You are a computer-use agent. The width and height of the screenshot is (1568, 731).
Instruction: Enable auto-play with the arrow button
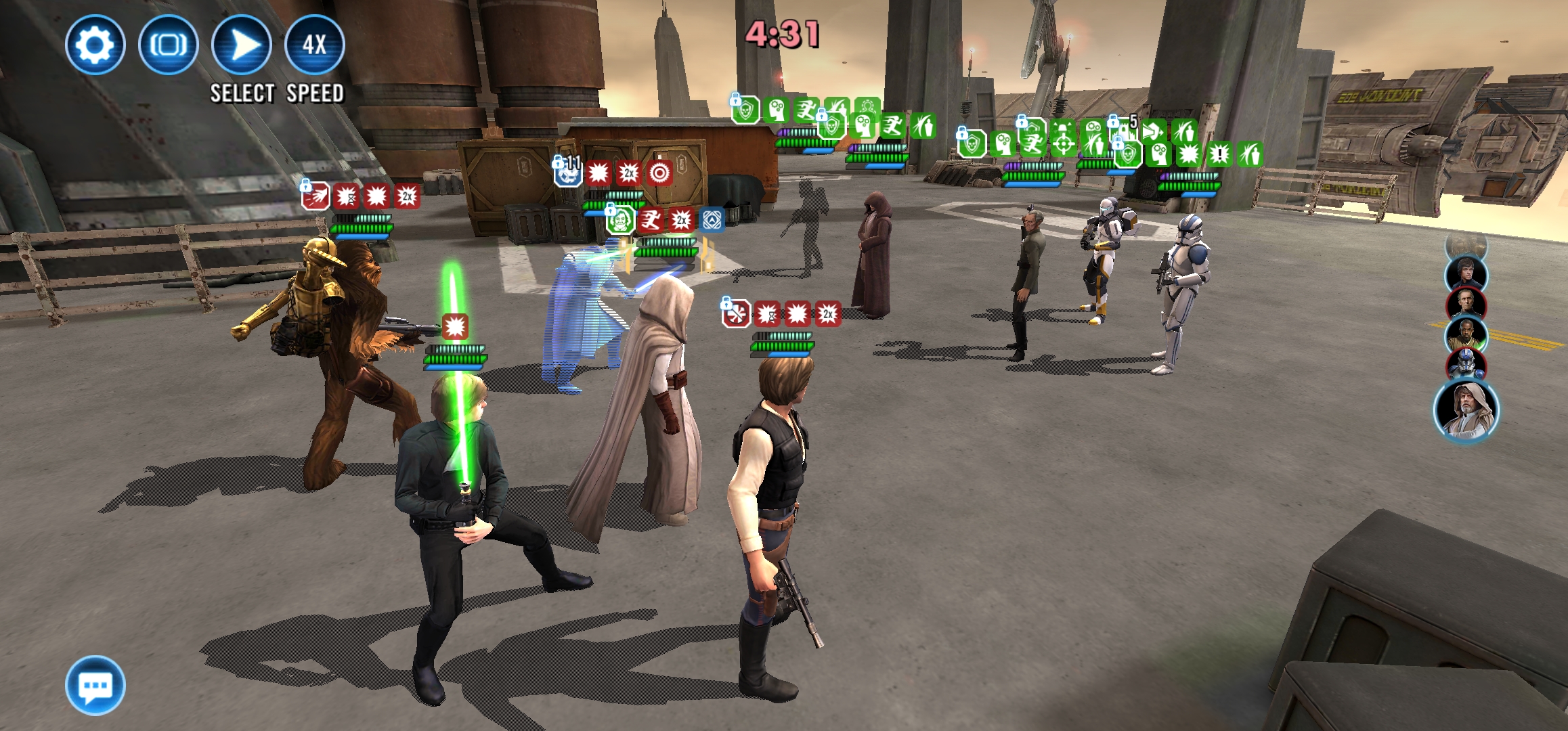(x=242, y=45)
